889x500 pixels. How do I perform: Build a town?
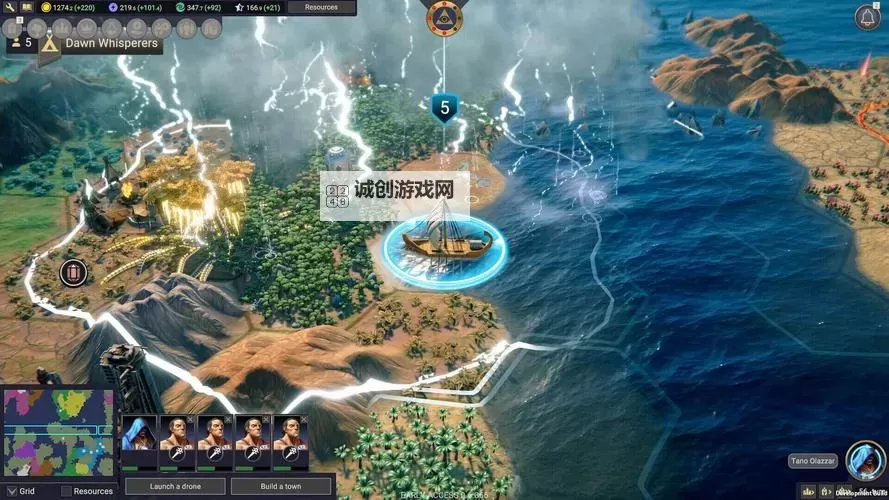click(281, 487)
